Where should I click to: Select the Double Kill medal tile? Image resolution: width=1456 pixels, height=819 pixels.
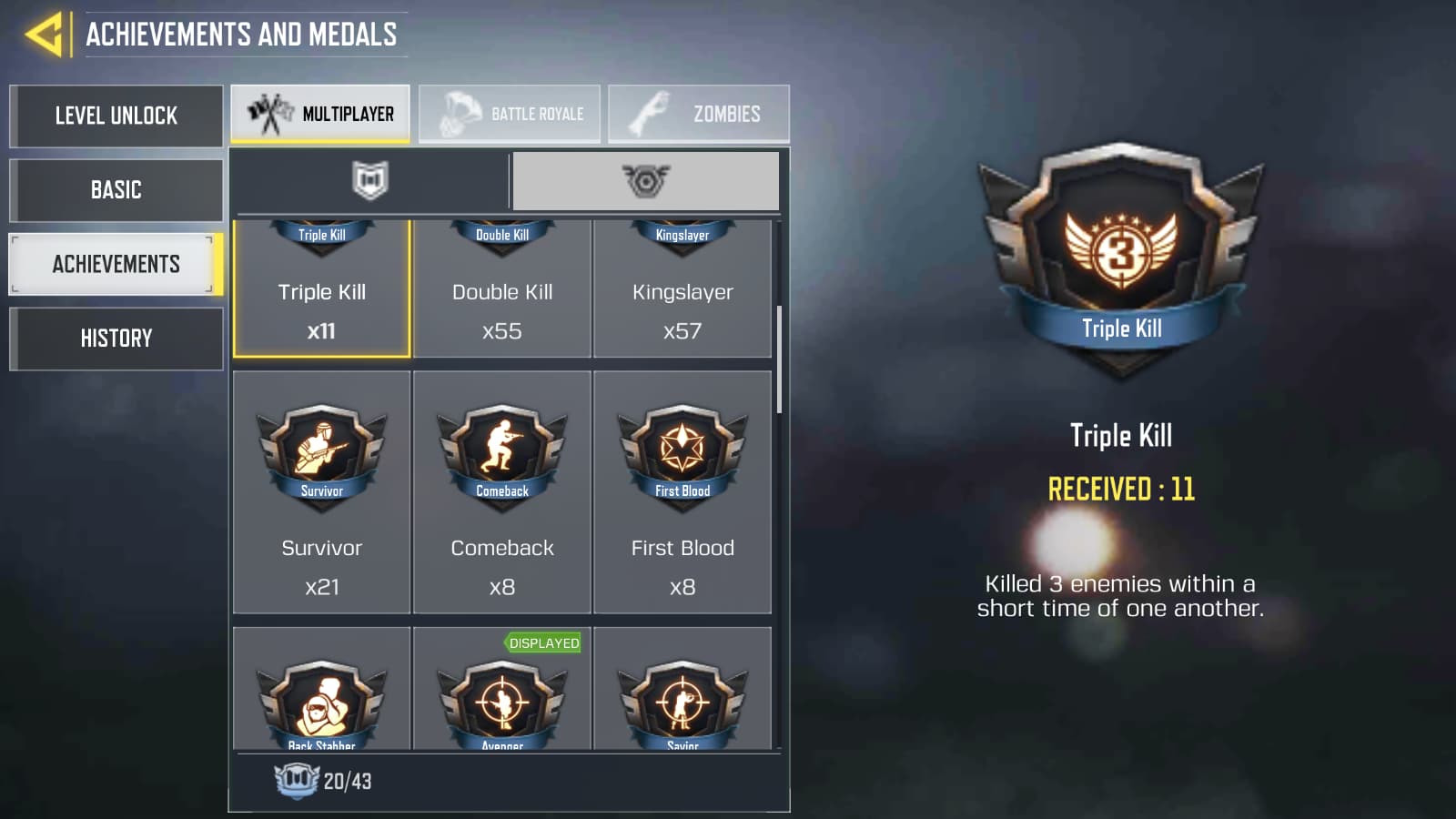point(501,291)
